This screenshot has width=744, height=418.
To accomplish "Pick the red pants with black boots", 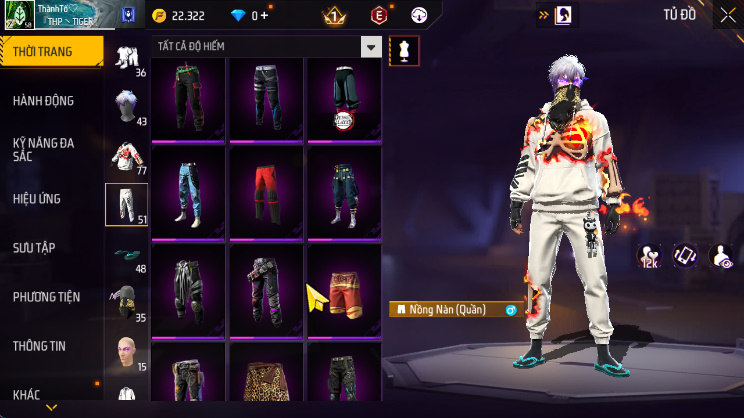I will click(266, 190).
